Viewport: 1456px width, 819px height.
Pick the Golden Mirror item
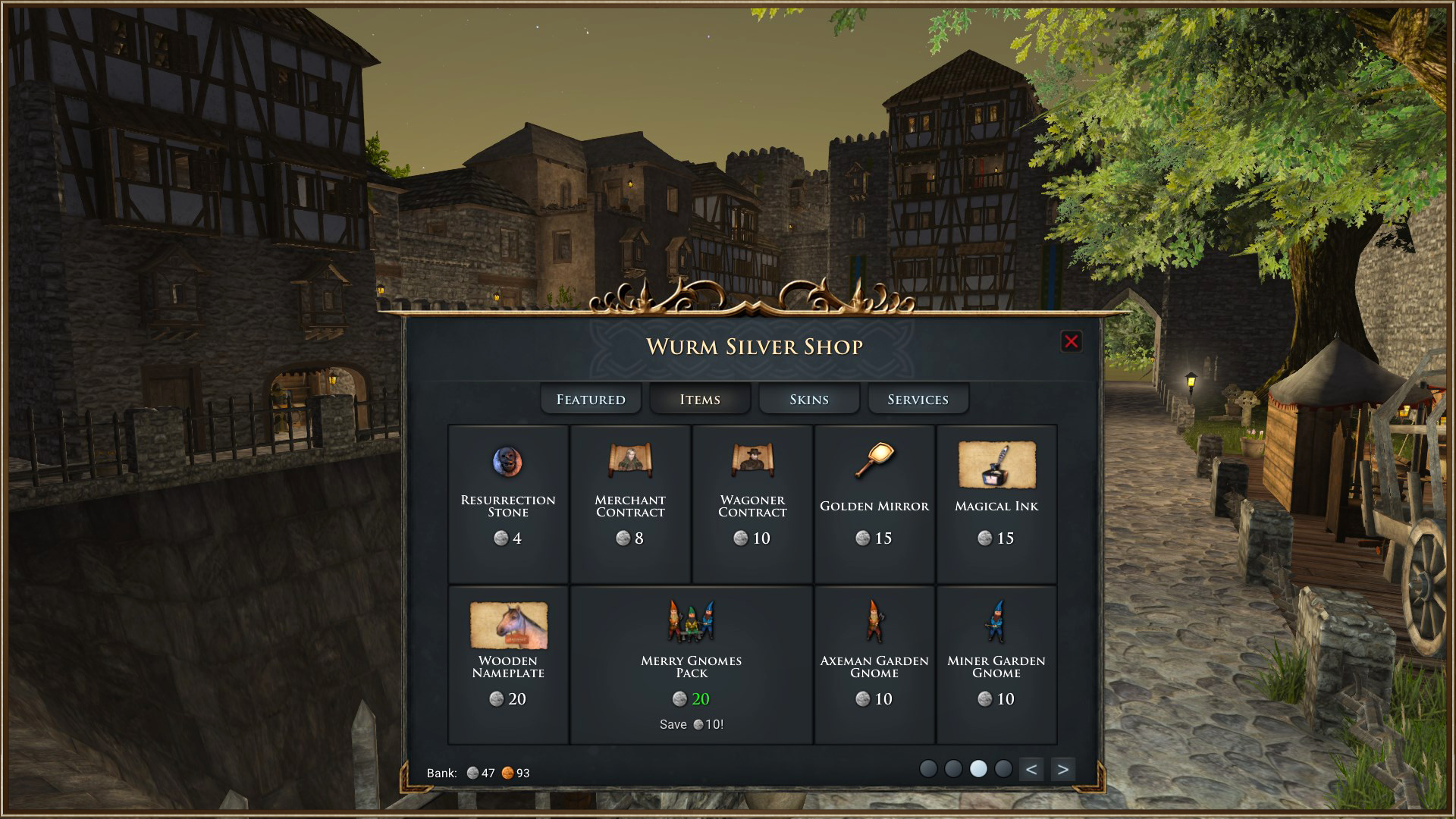click(874, 504)
